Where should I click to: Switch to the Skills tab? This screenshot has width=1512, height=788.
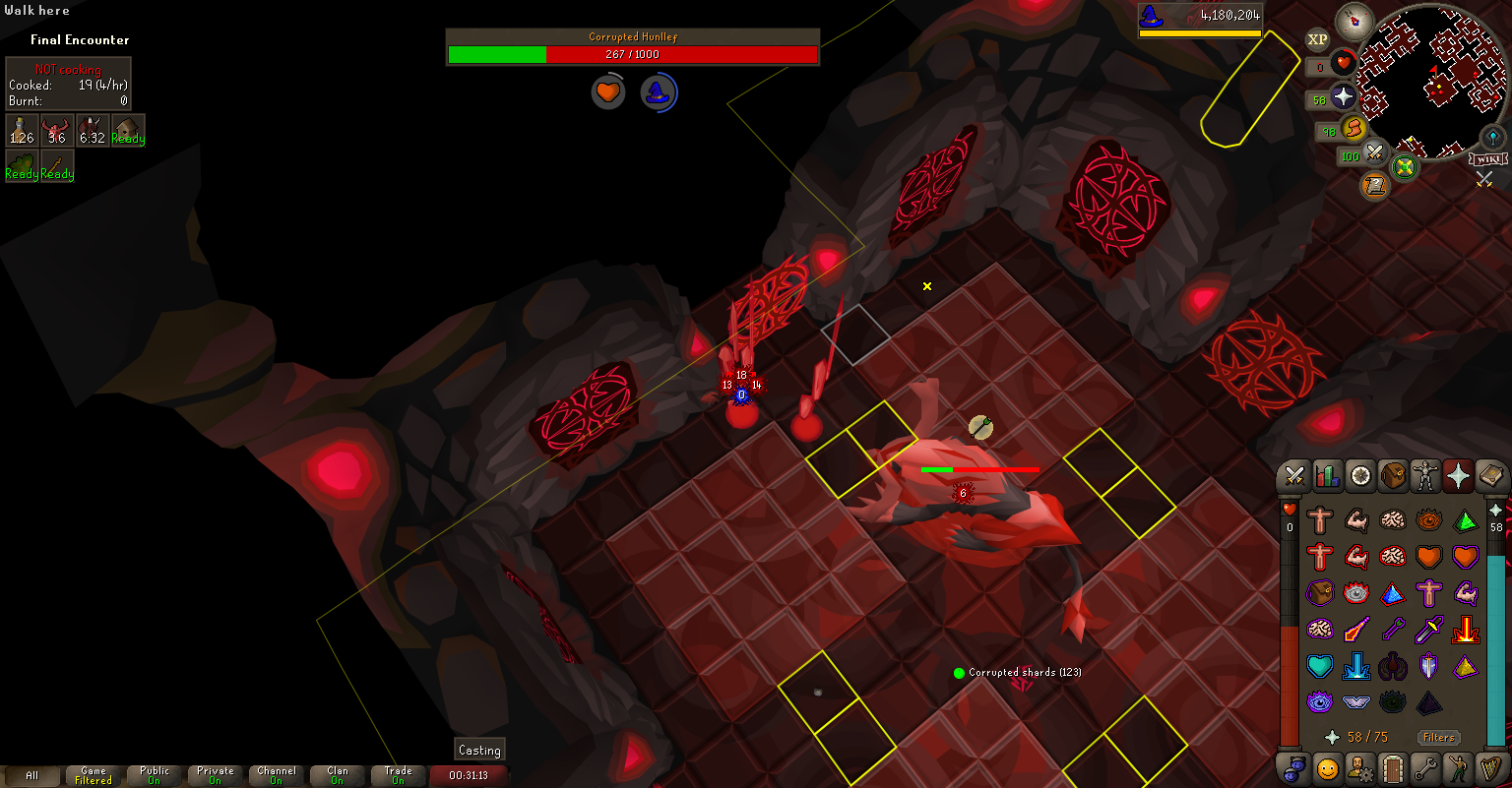[1327, 476]
